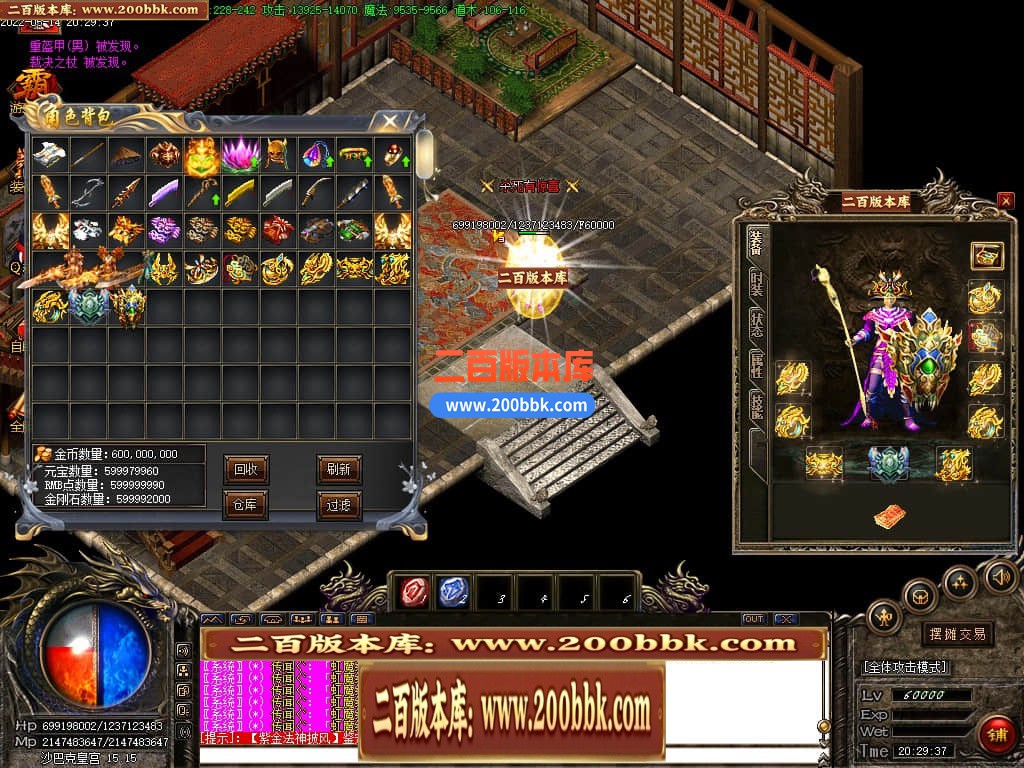Image resolution: width=1024 pixels, height=768 pixels.
Task: Click the 过滤 filter button
Action: [x=338, y=505]
